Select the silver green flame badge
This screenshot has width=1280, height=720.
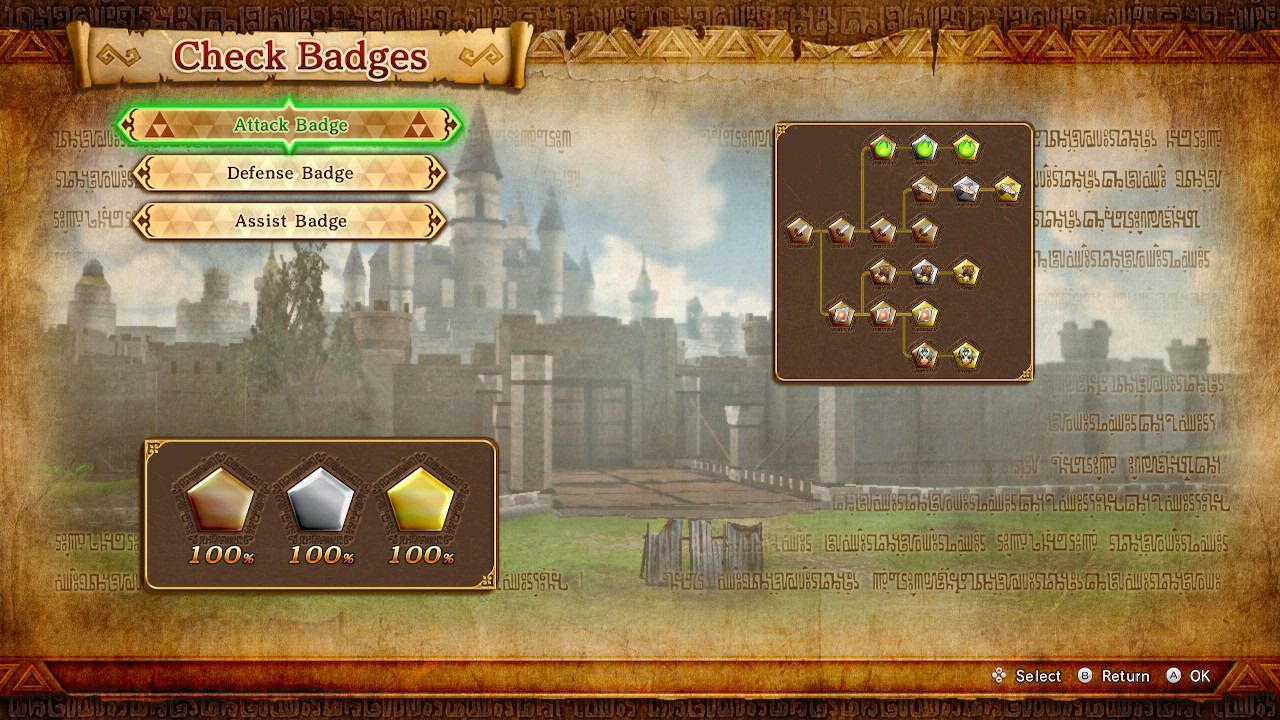tap(923, 147)
